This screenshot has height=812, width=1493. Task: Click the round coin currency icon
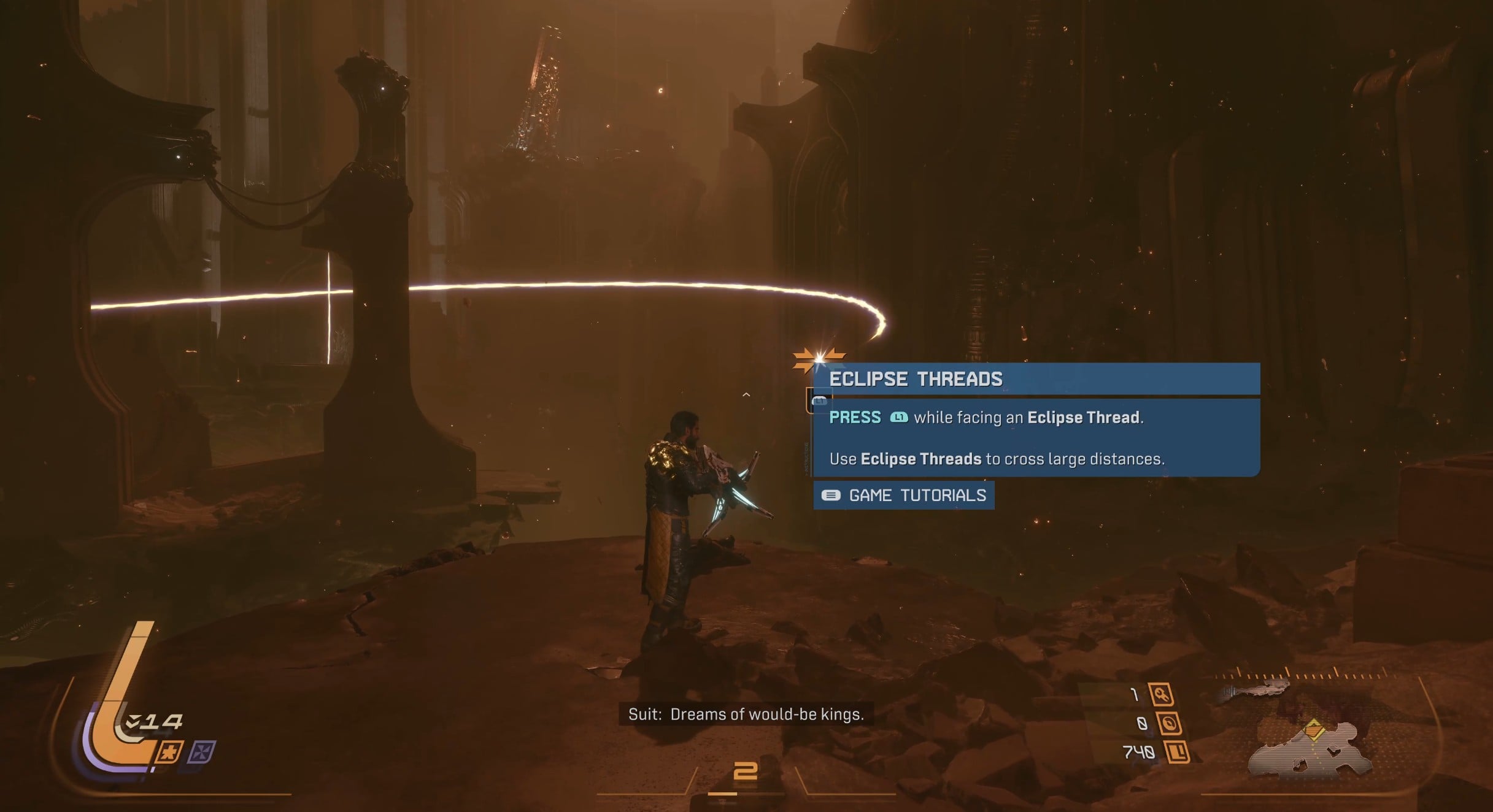pyautogui.click(x=1169, y=724)
